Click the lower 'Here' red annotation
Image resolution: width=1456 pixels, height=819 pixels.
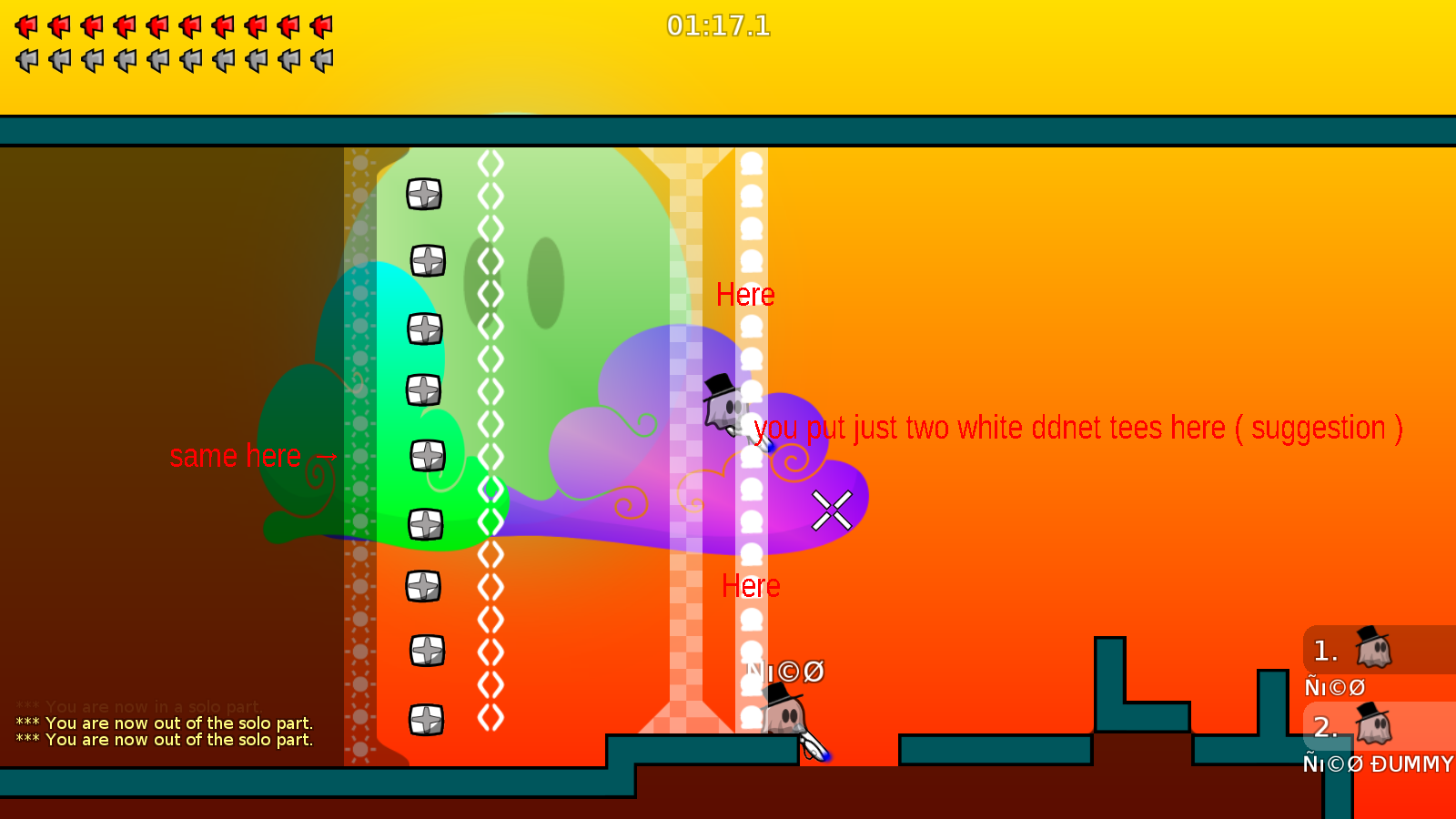coord(752,586)
